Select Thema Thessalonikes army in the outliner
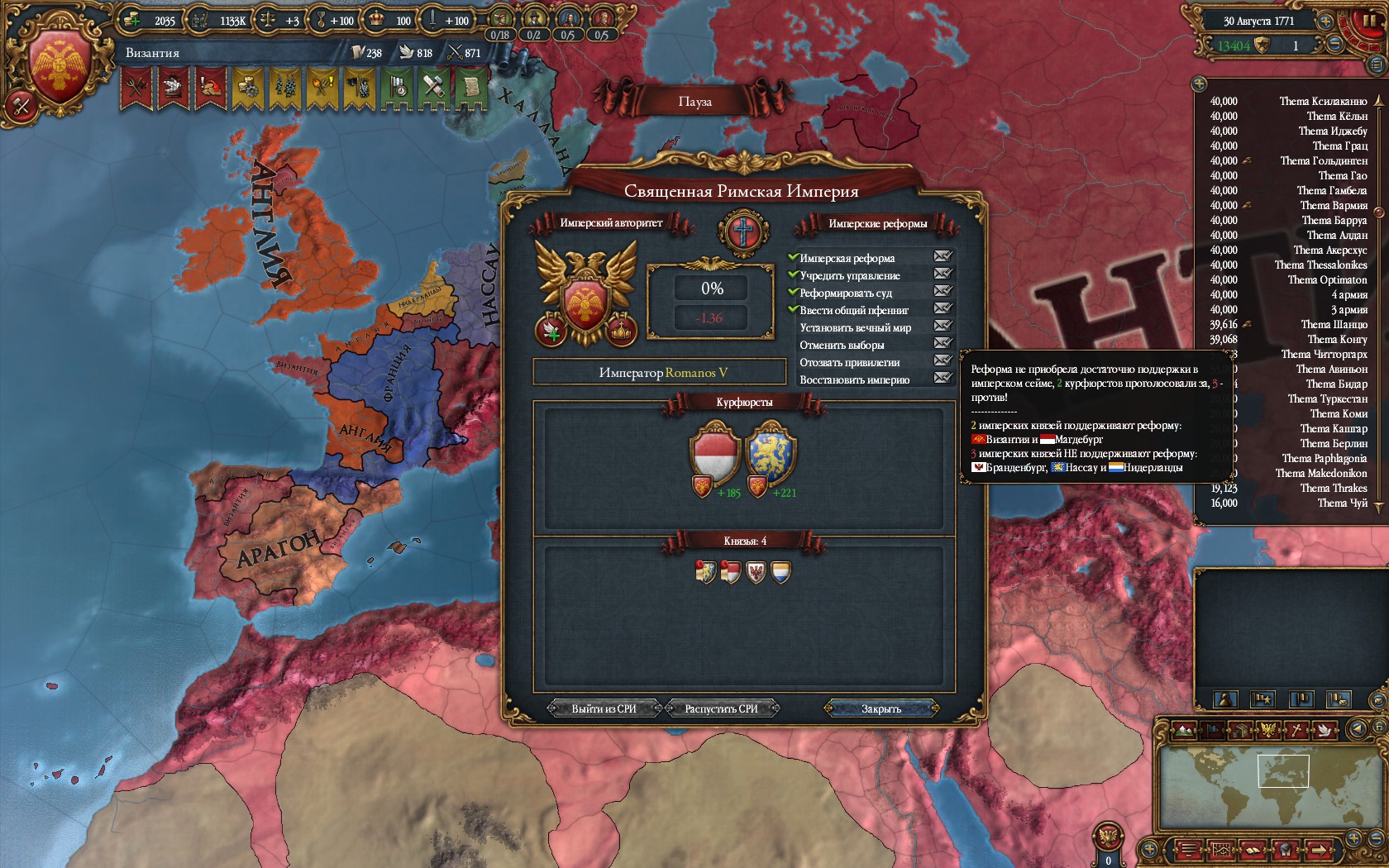This screenshot has height=868, width=1389. (x=1320, y=265)
